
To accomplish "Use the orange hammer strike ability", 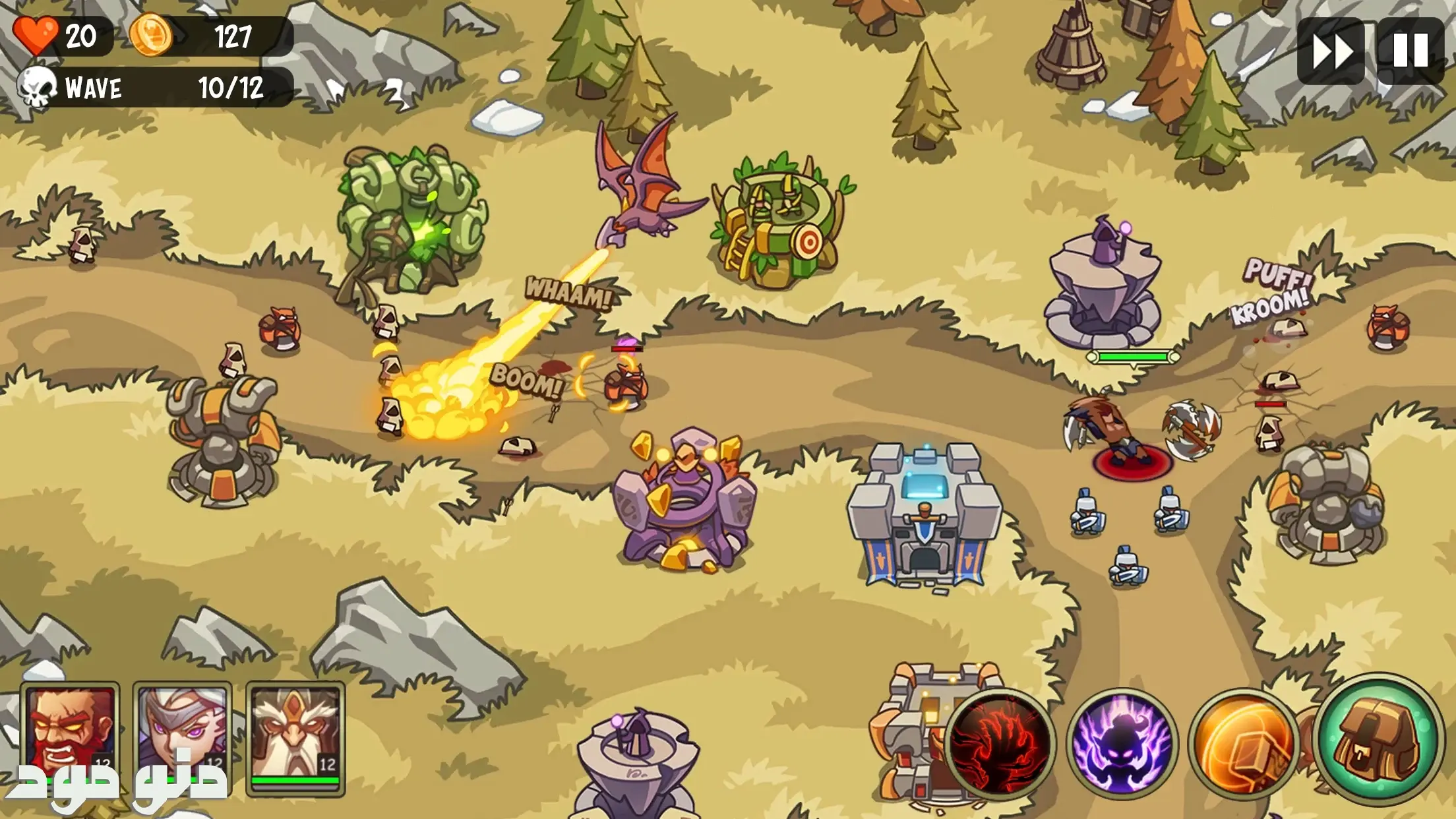I will pos(1244,744).
